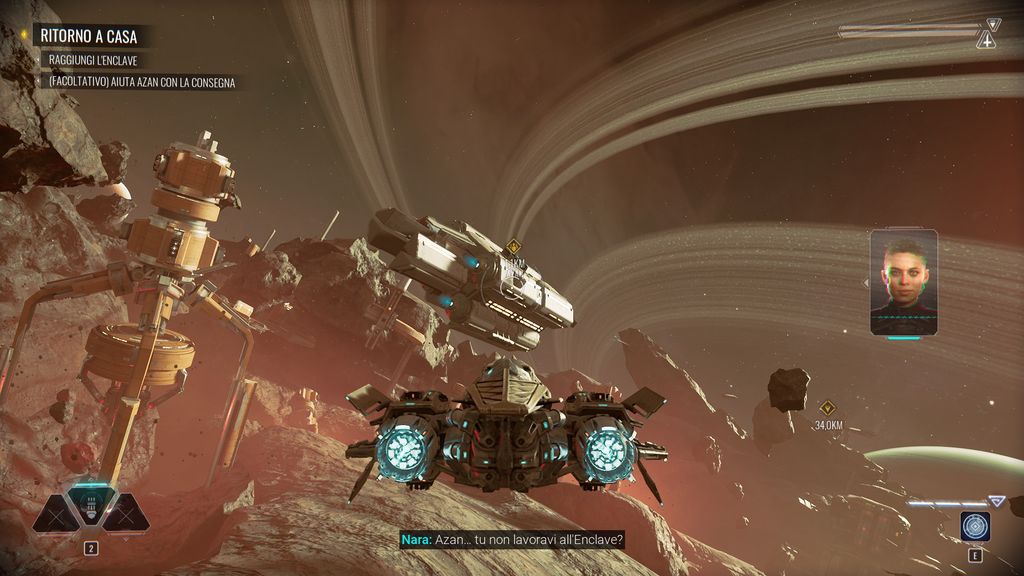Click the hull plus triangle icon
Image resolution: width=1024 pixels, height=576 pixels.
(x=986, y=41)
